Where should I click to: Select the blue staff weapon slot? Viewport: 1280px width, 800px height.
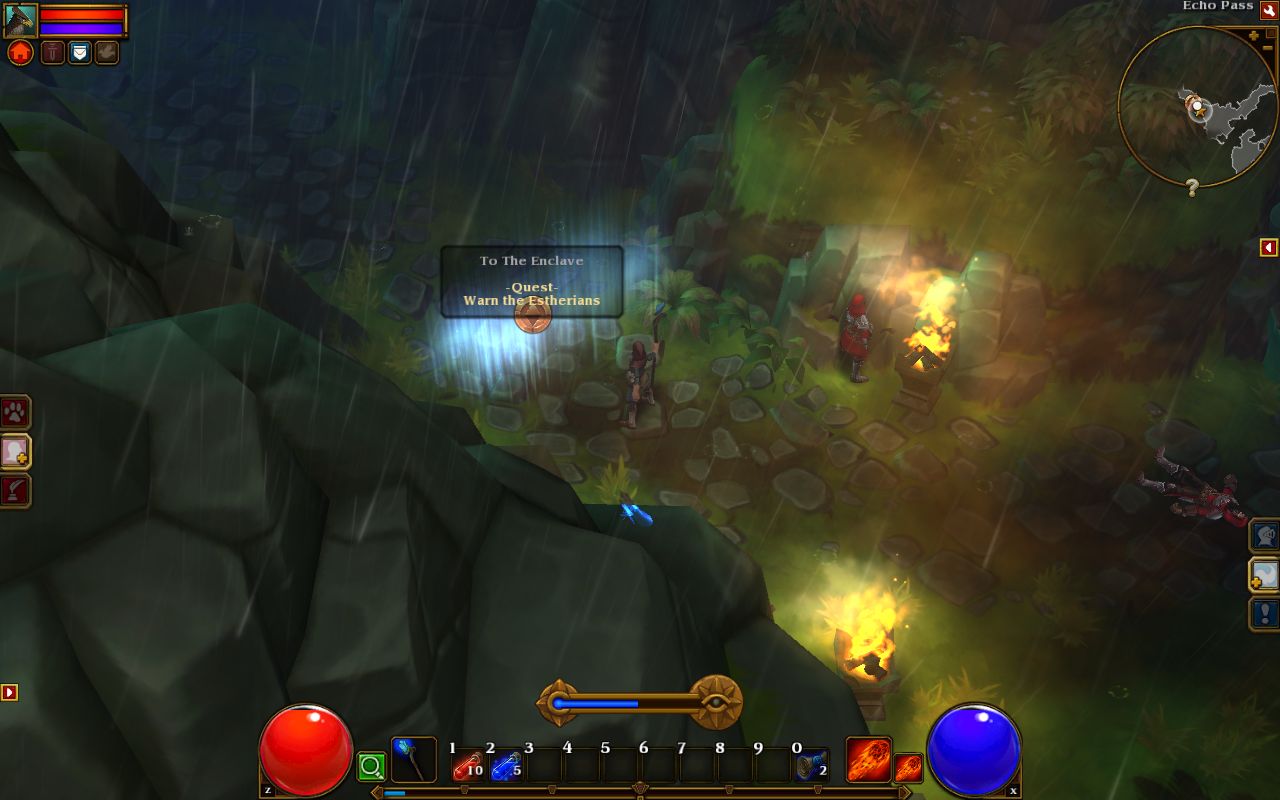(412, 760)
